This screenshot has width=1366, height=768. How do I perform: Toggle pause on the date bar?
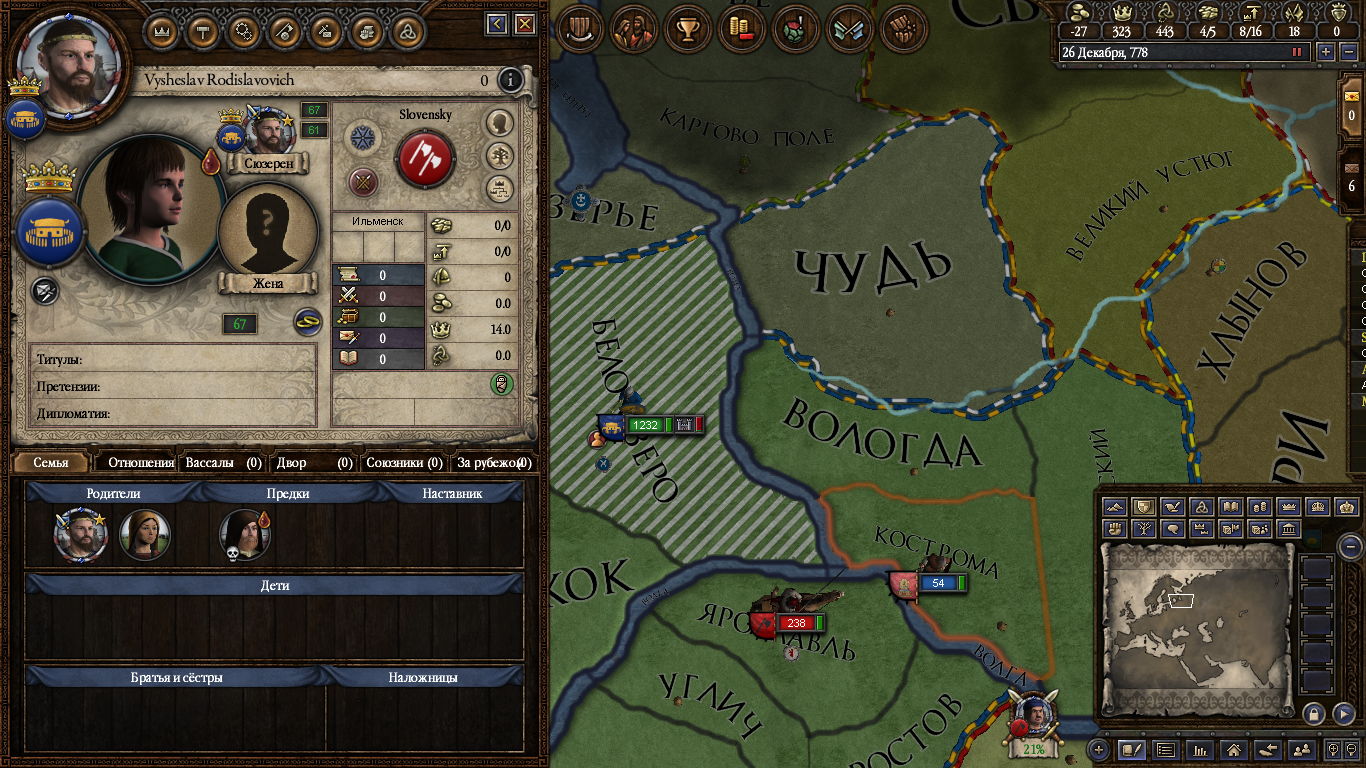pyautogui.click(x=1298, y=52)
